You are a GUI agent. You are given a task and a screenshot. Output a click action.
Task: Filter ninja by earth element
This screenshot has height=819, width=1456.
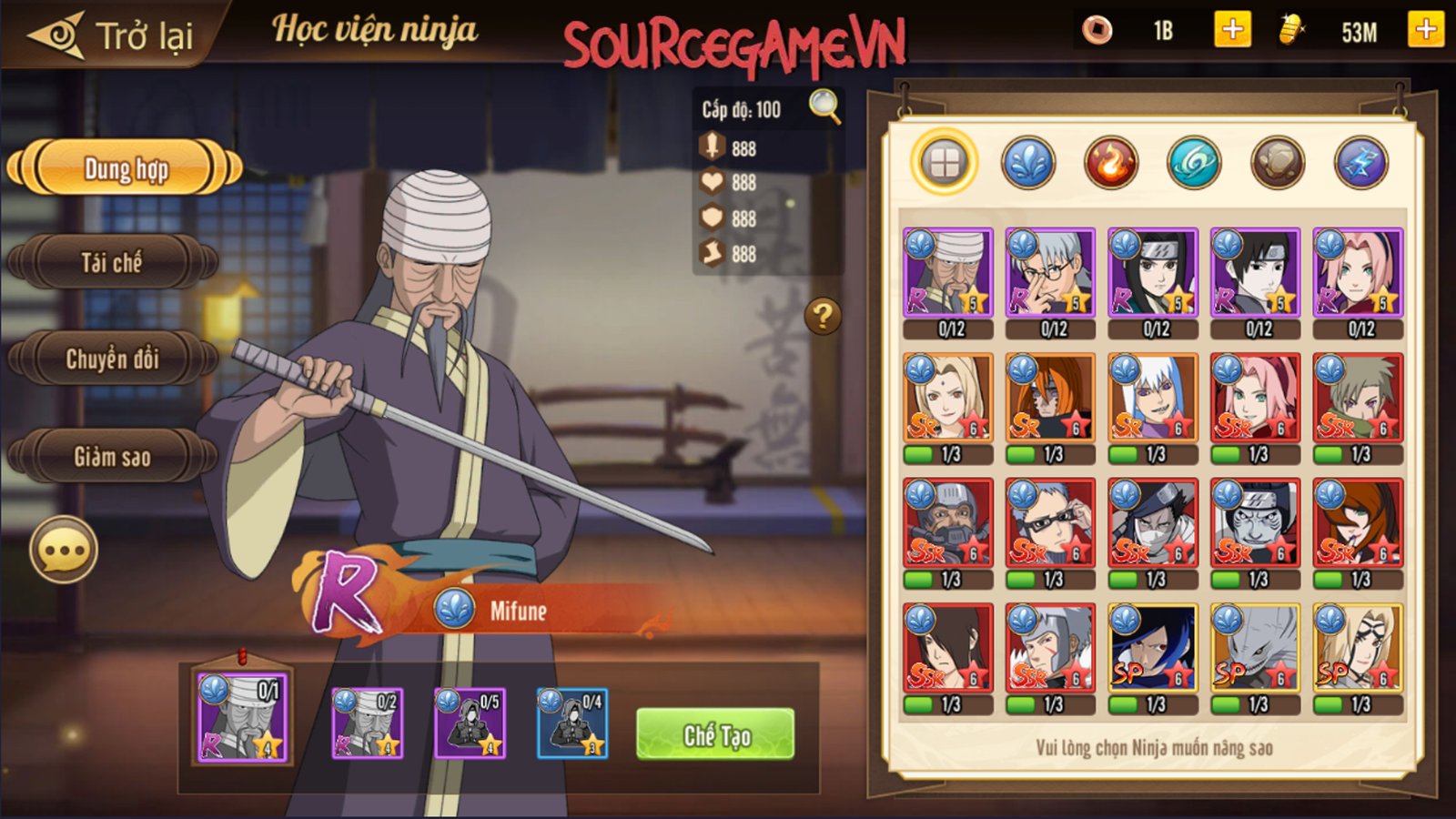(x=1277, y=164)
